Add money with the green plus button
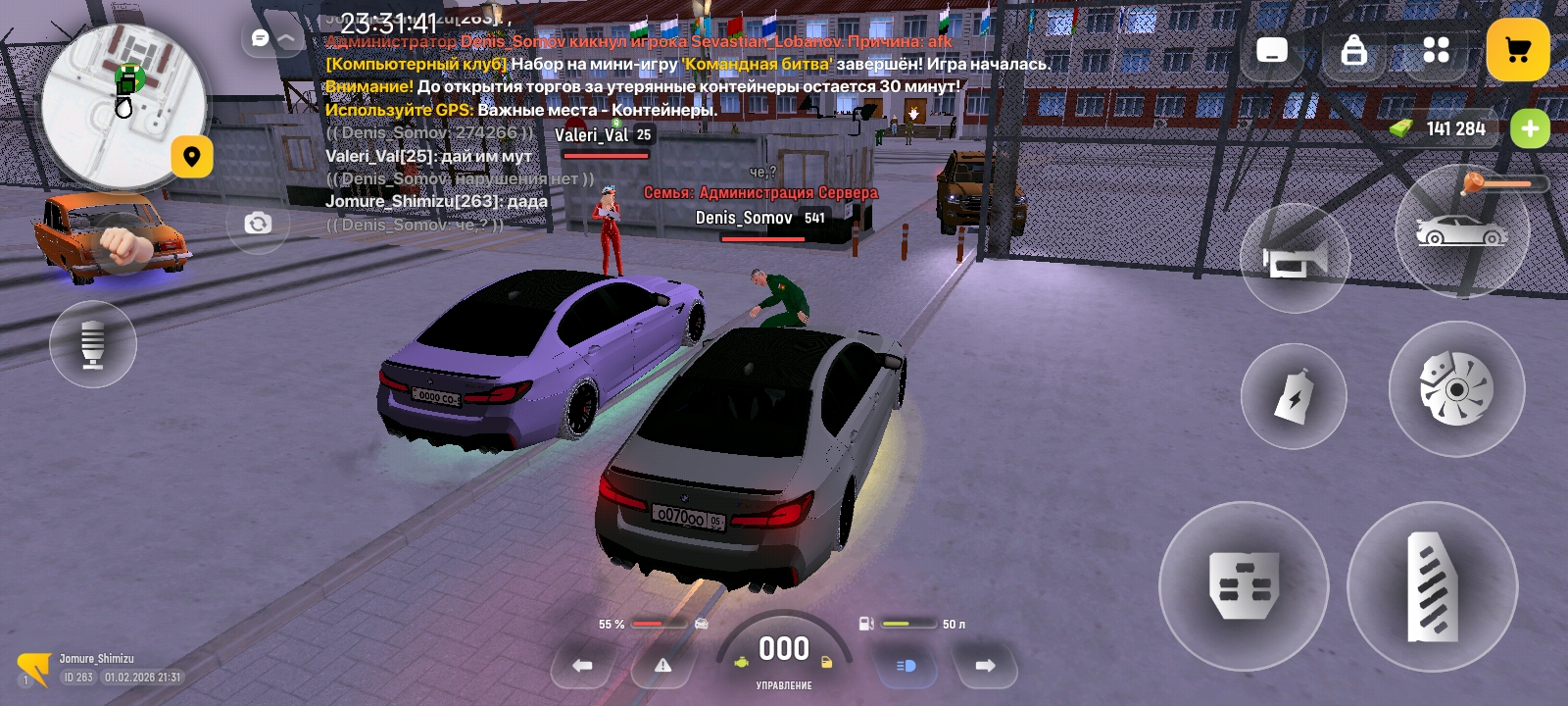Viewport: 1568px width, 706px height. [1530, 128]
